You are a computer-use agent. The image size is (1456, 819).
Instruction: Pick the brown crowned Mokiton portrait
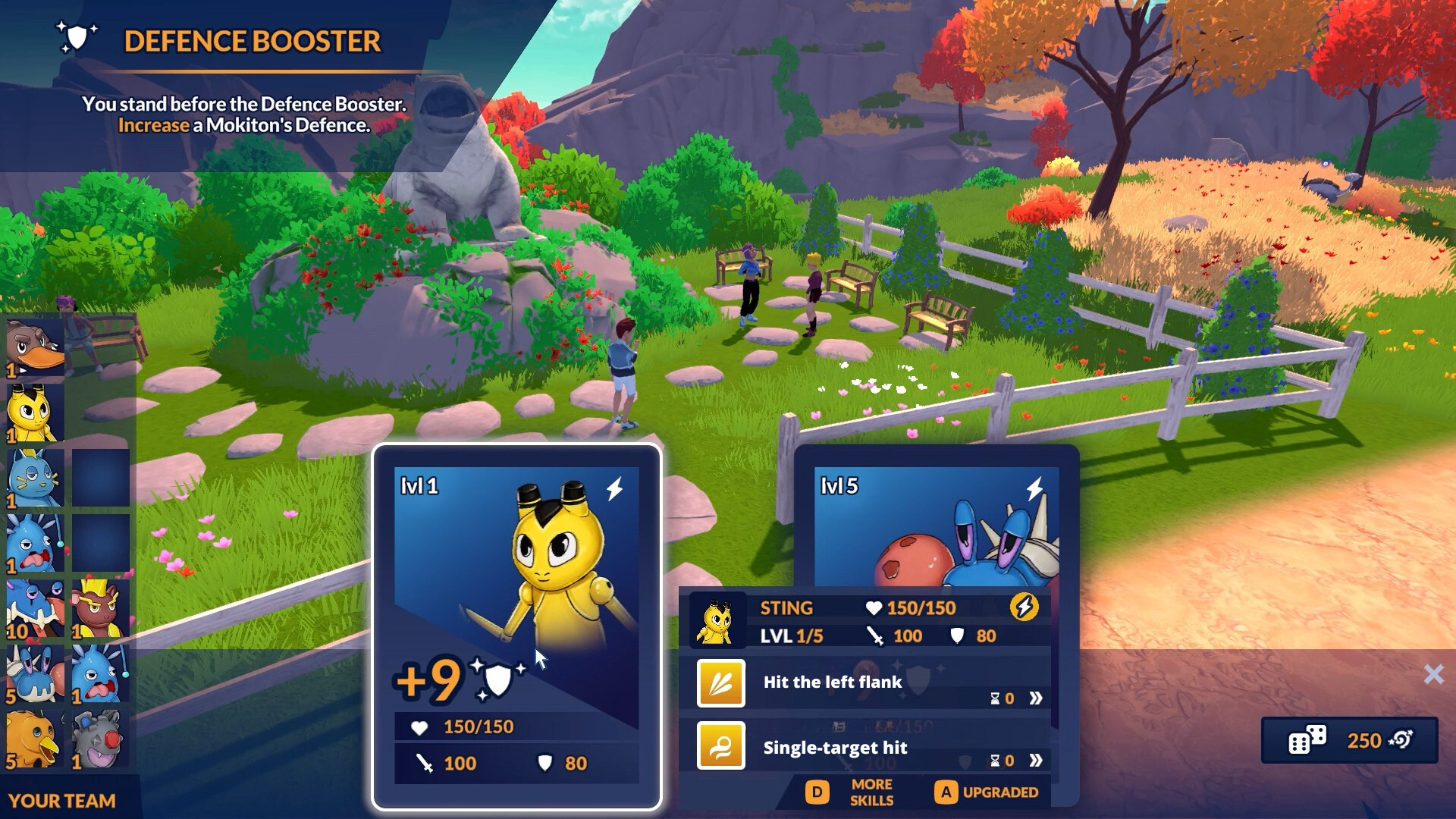[100, 610]
